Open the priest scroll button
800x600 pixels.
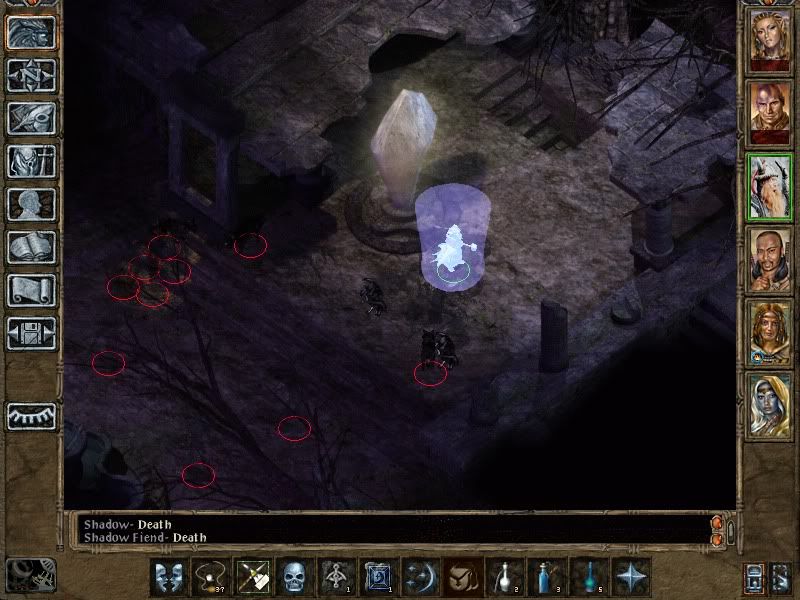coord(32,291)
